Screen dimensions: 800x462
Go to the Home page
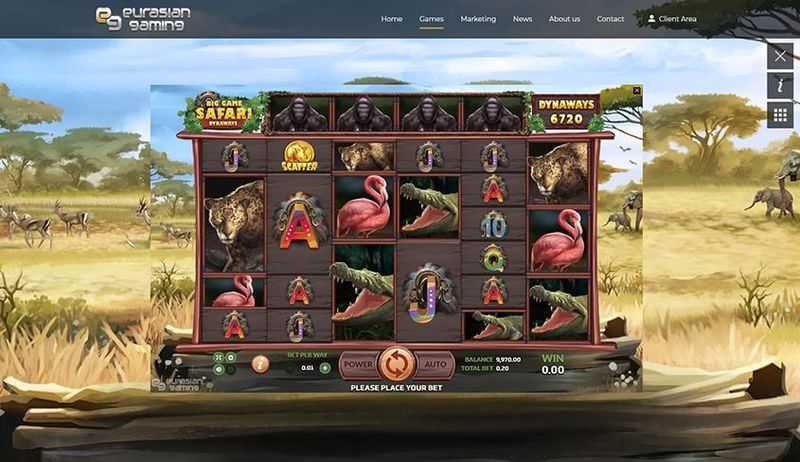(391, 19)
